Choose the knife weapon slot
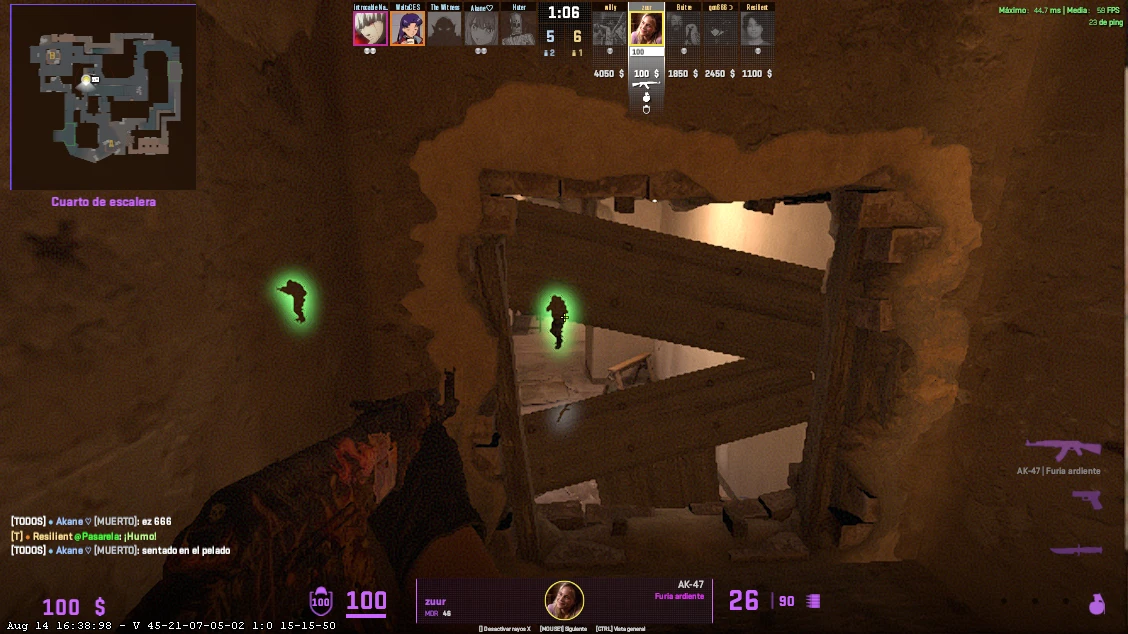 coord(1076,549)
